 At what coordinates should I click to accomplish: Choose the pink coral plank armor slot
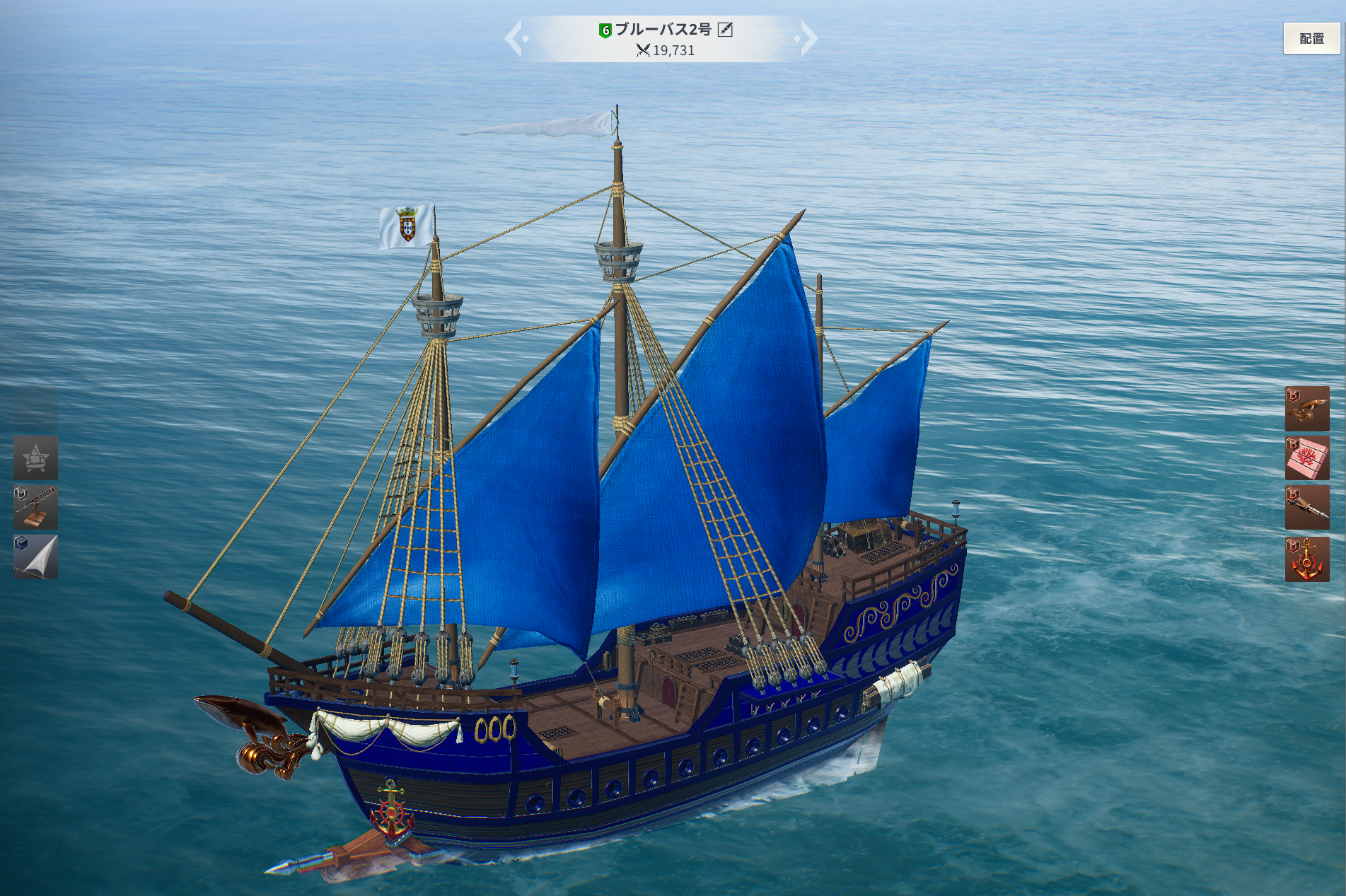(1306, 458)
